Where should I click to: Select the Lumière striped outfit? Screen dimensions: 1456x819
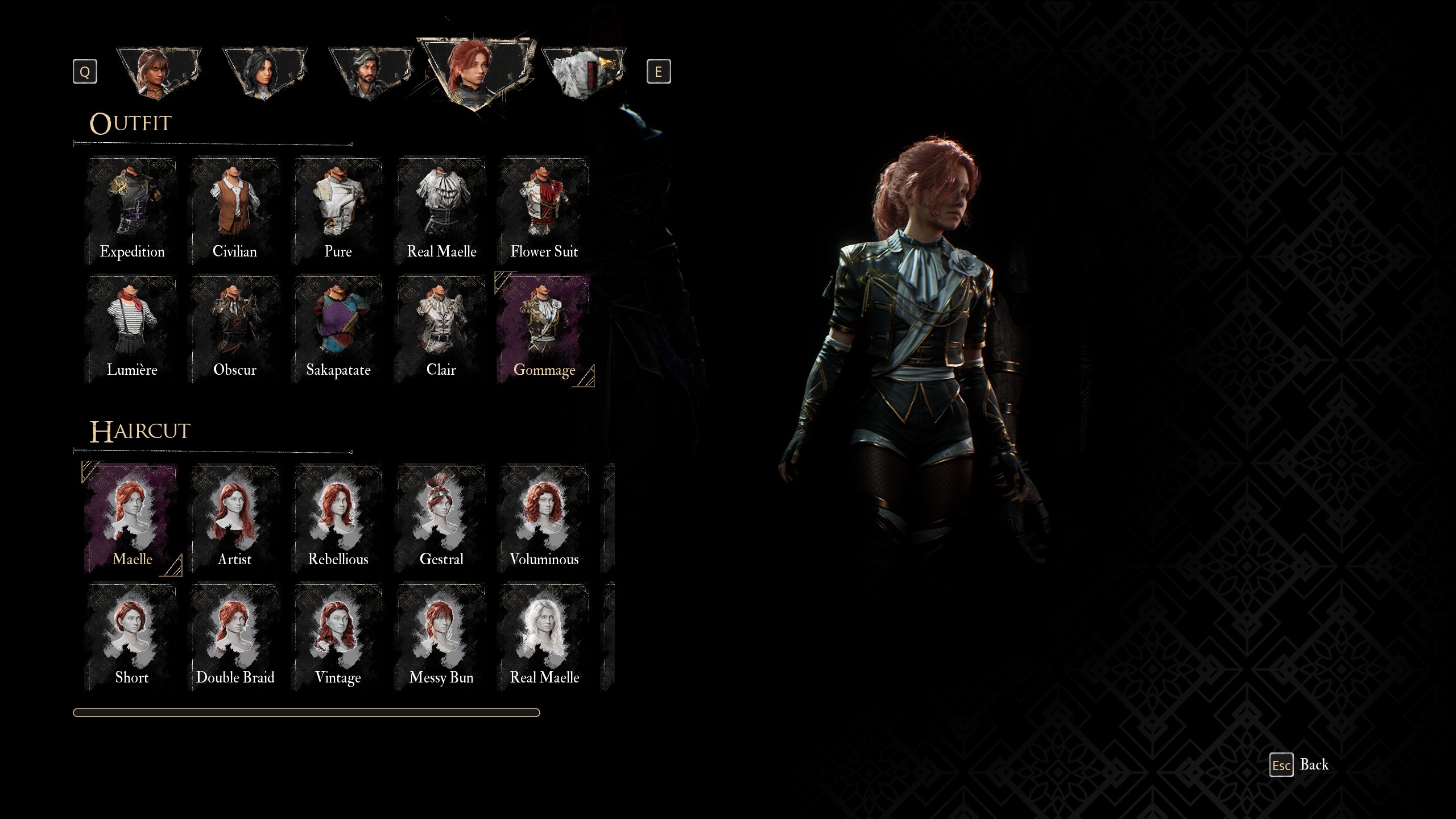point(132,329)
